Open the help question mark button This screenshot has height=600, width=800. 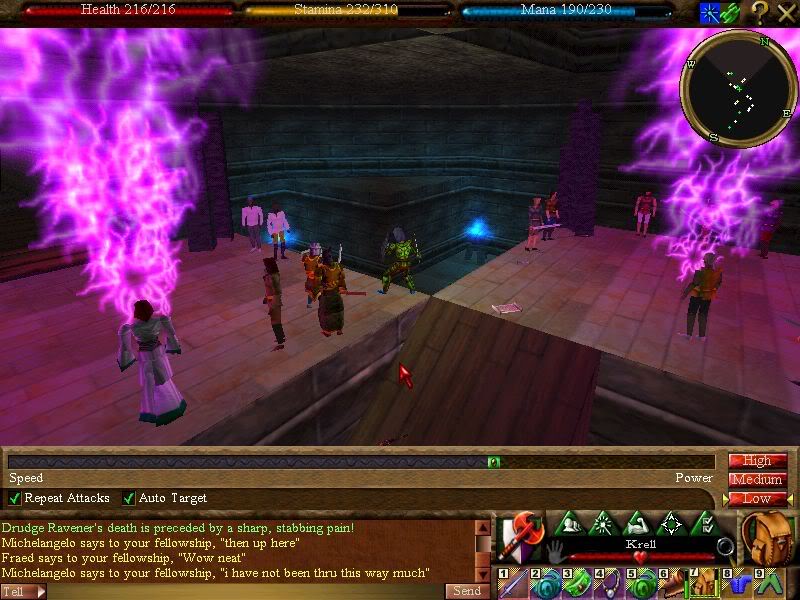click(759, 12)
